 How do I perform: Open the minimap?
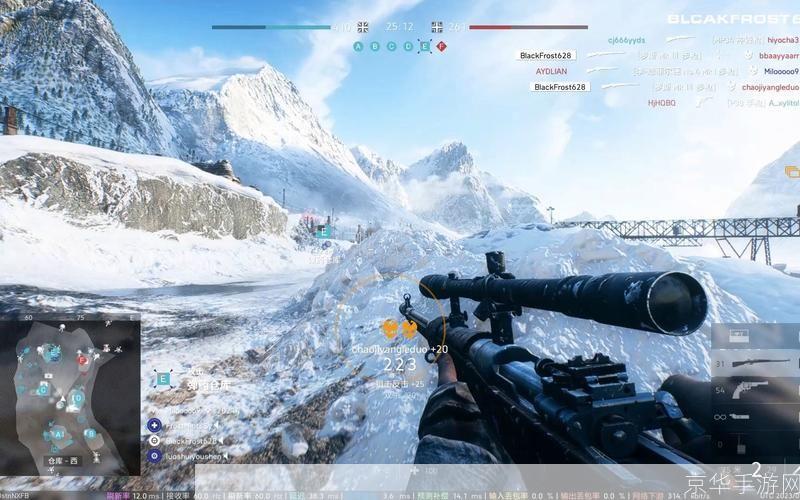tap(70, 395)
